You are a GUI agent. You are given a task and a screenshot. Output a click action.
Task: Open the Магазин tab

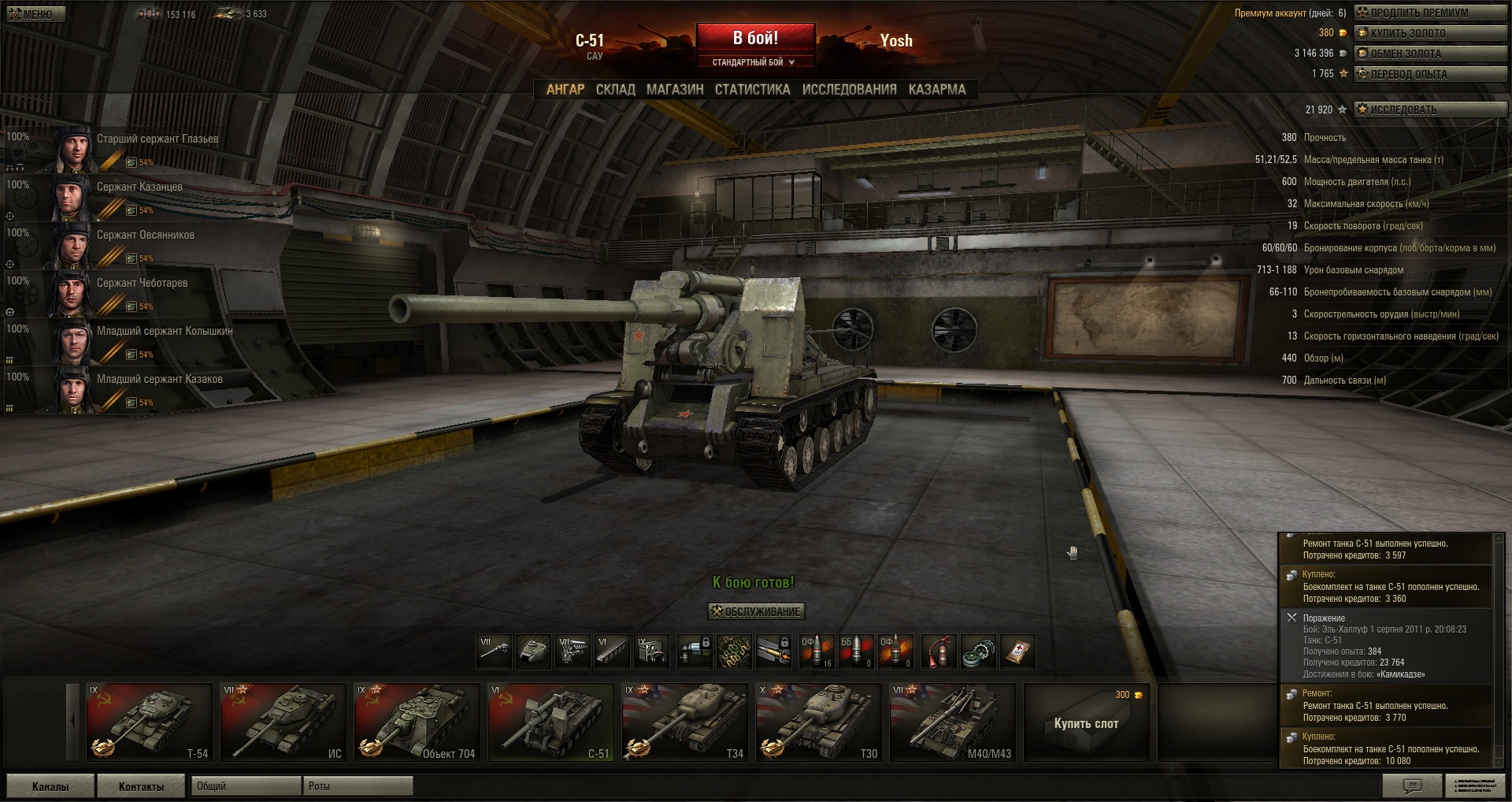tap(675, 90)
